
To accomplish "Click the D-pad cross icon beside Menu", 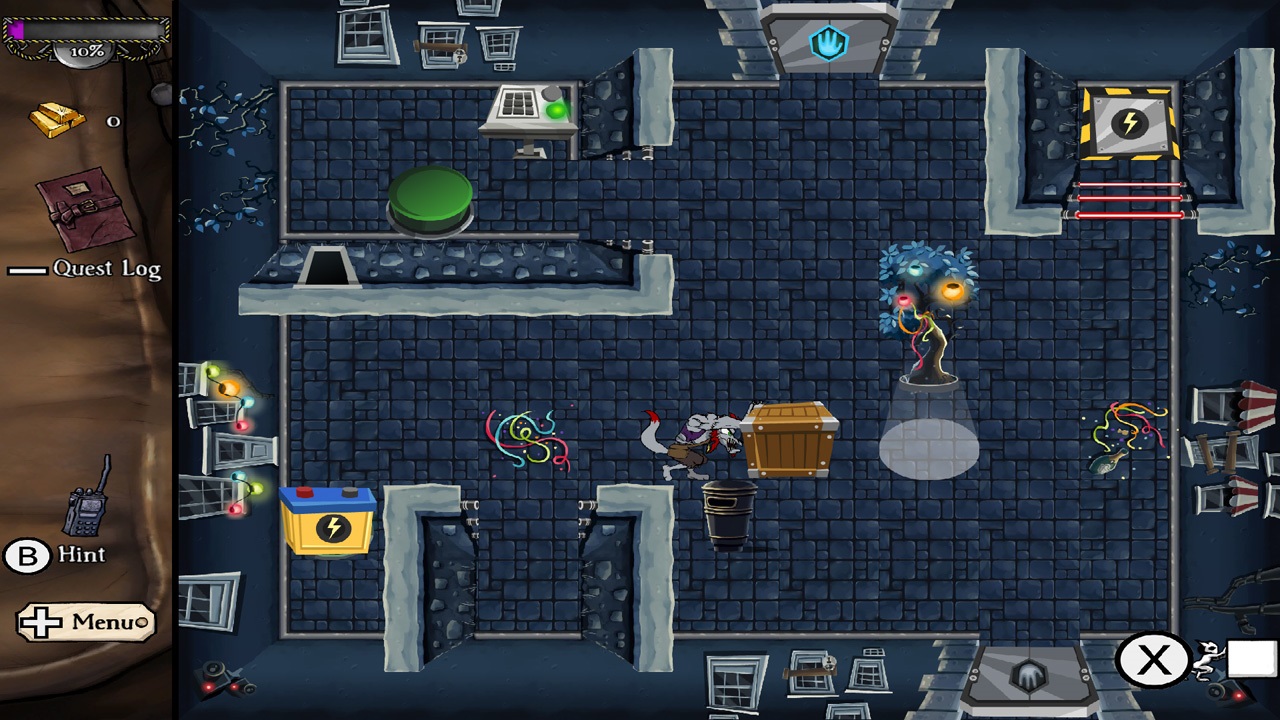I will [42, 622].
